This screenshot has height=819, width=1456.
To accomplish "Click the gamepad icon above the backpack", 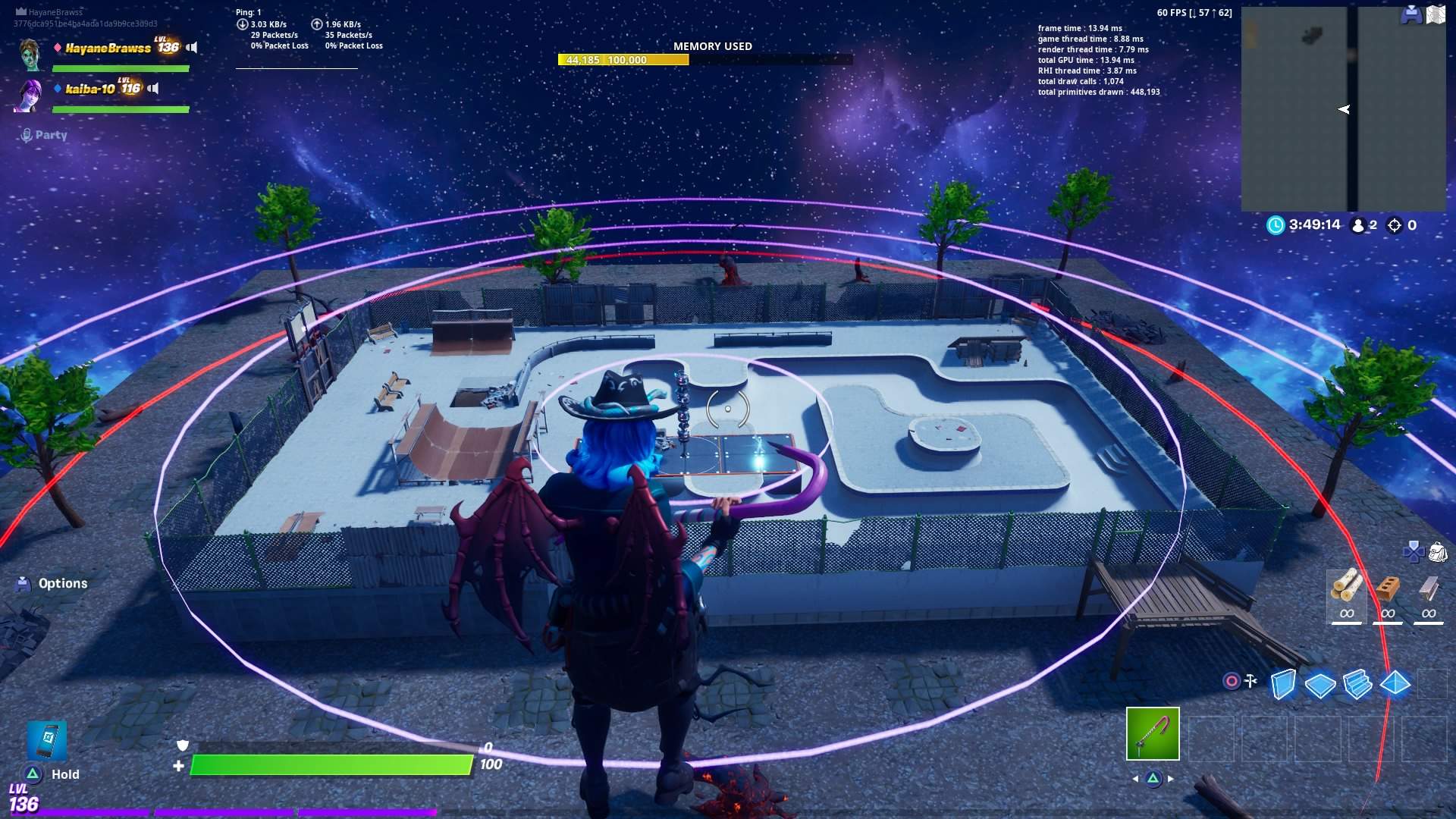I will (x=1414, y=552).
